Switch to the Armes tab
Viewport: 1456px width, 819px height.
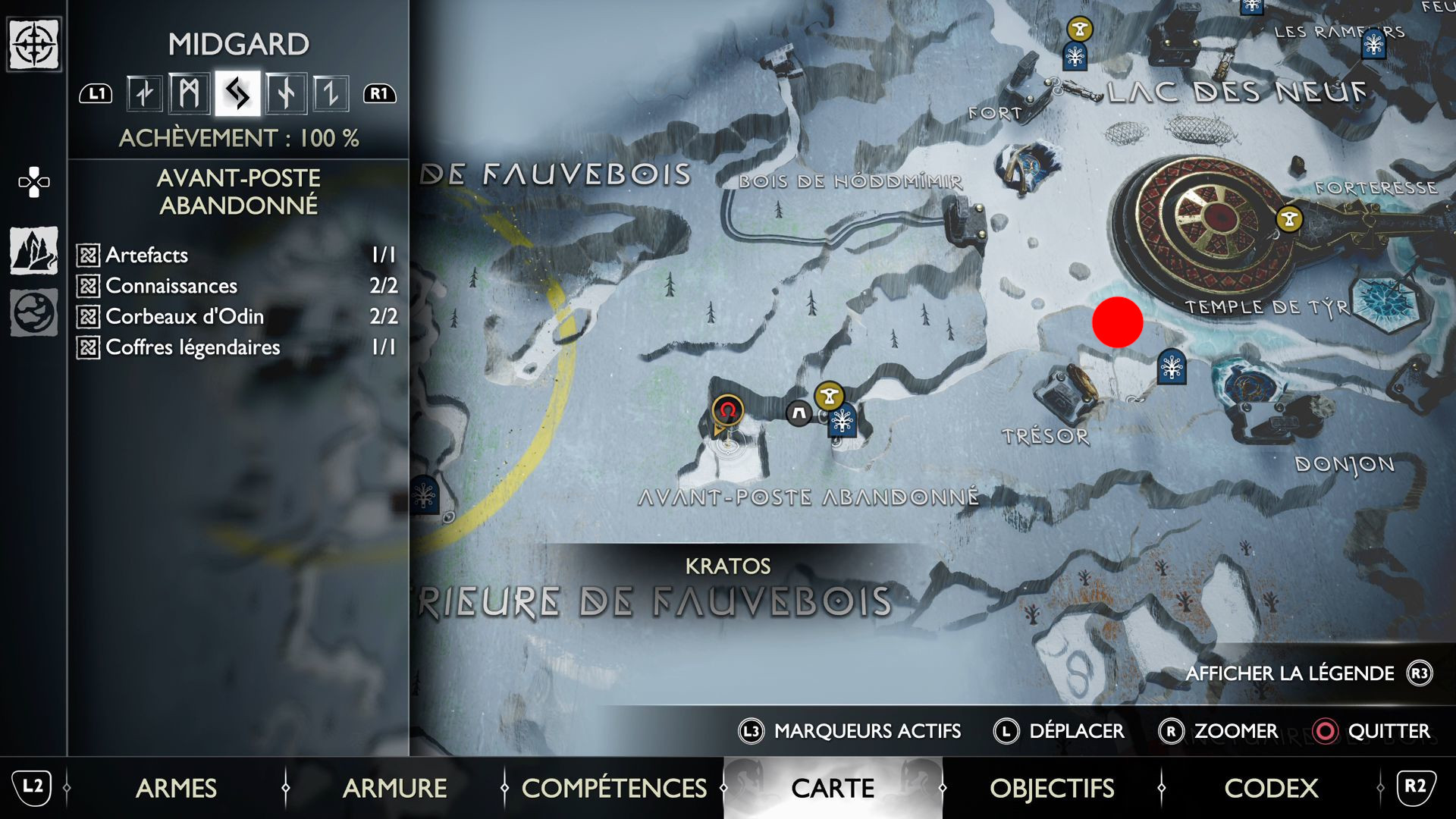click(176, 788)
